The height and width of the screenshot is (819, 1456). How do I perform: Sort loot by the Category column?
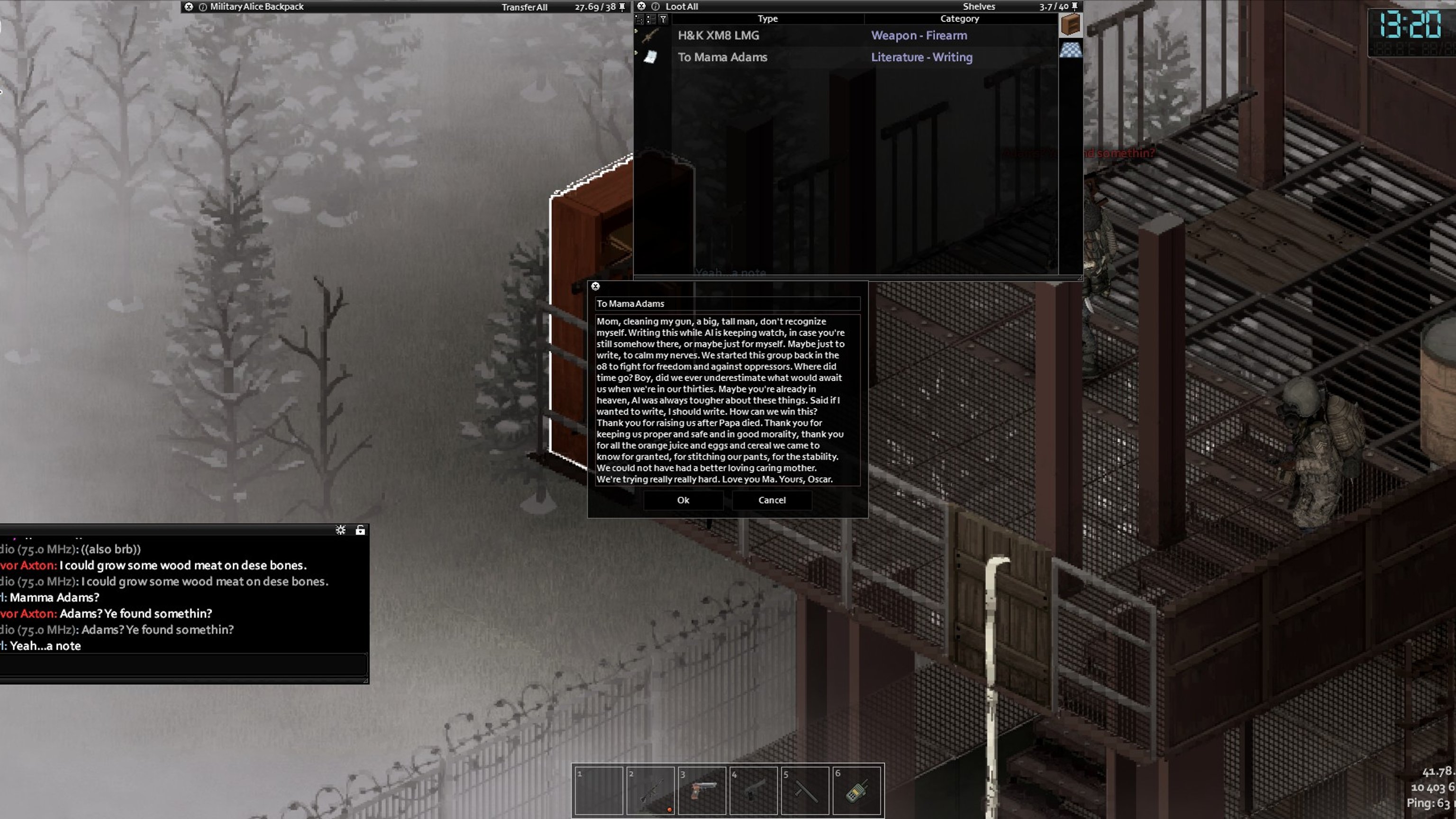[x=959, y=18]
